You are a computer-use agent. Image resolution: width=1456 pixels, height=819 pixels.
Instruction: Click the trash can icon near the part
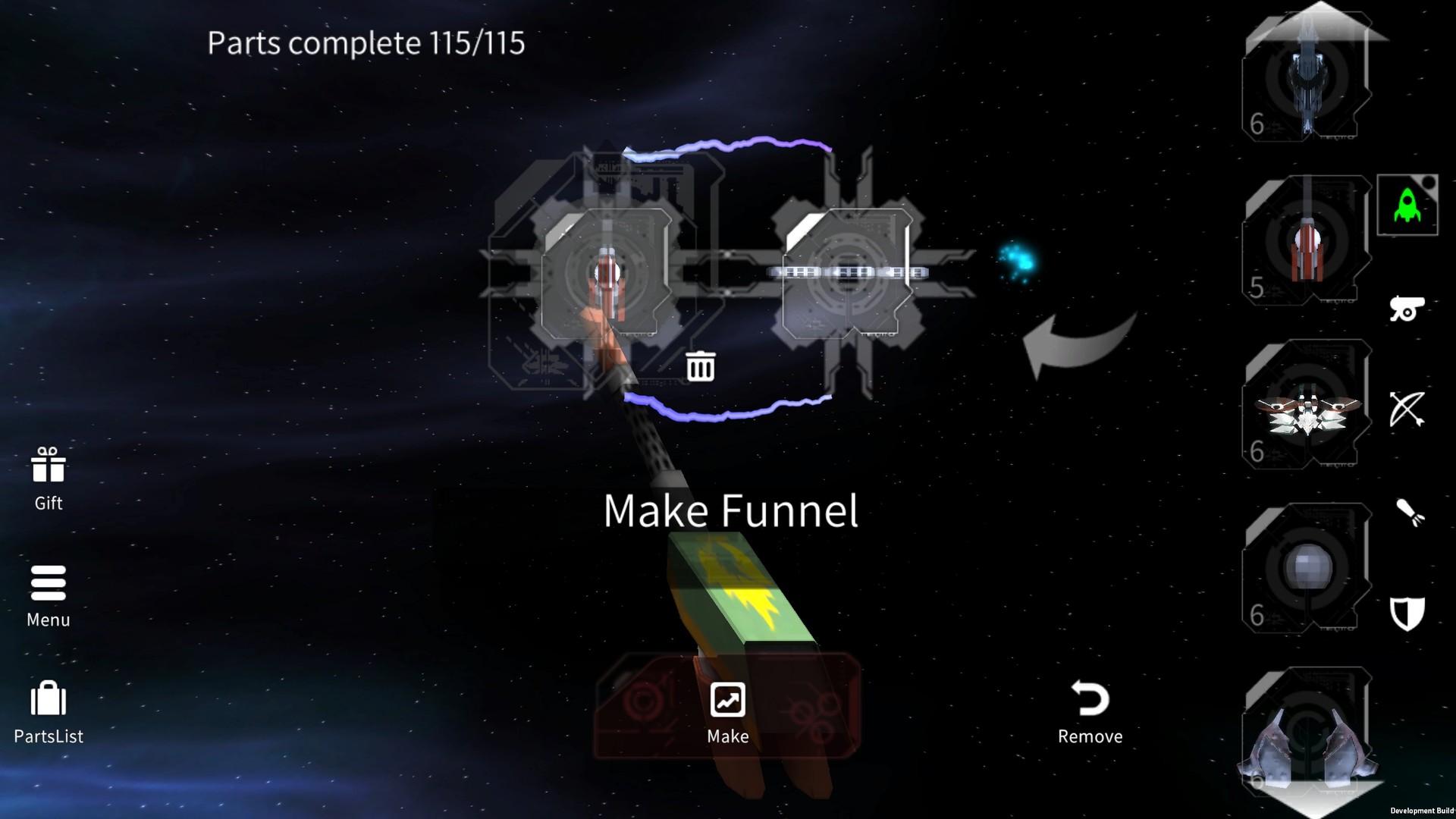pos(700,366)
